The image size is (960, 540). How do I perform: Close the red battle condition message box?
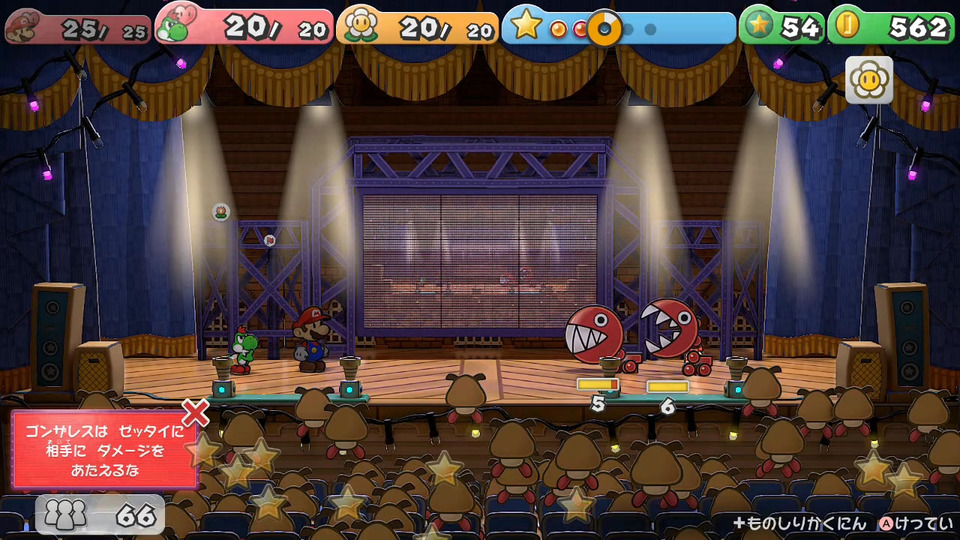[196, 412]
